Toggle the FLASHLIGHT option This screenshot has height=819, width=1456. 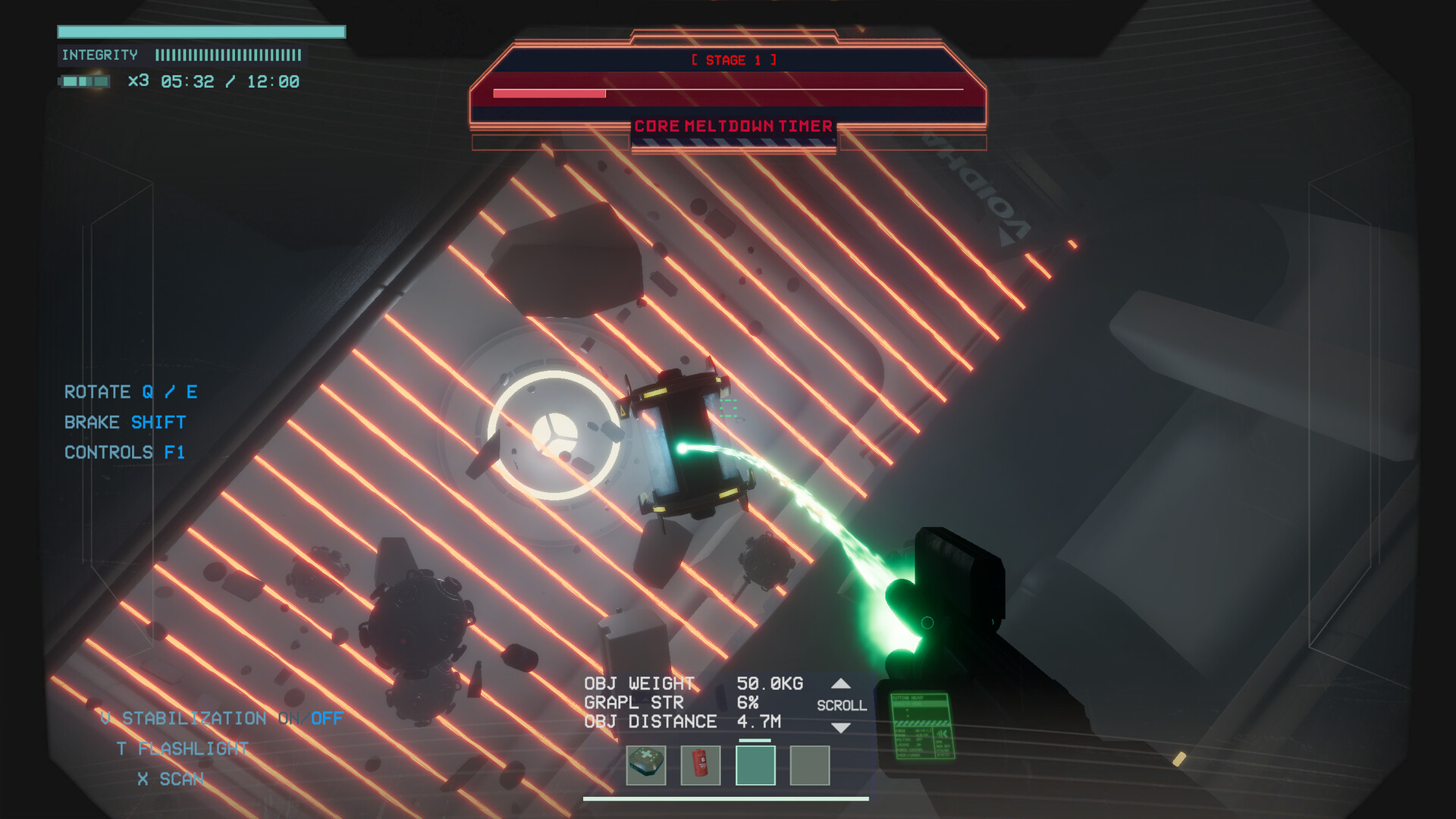(x=182, y=748)
